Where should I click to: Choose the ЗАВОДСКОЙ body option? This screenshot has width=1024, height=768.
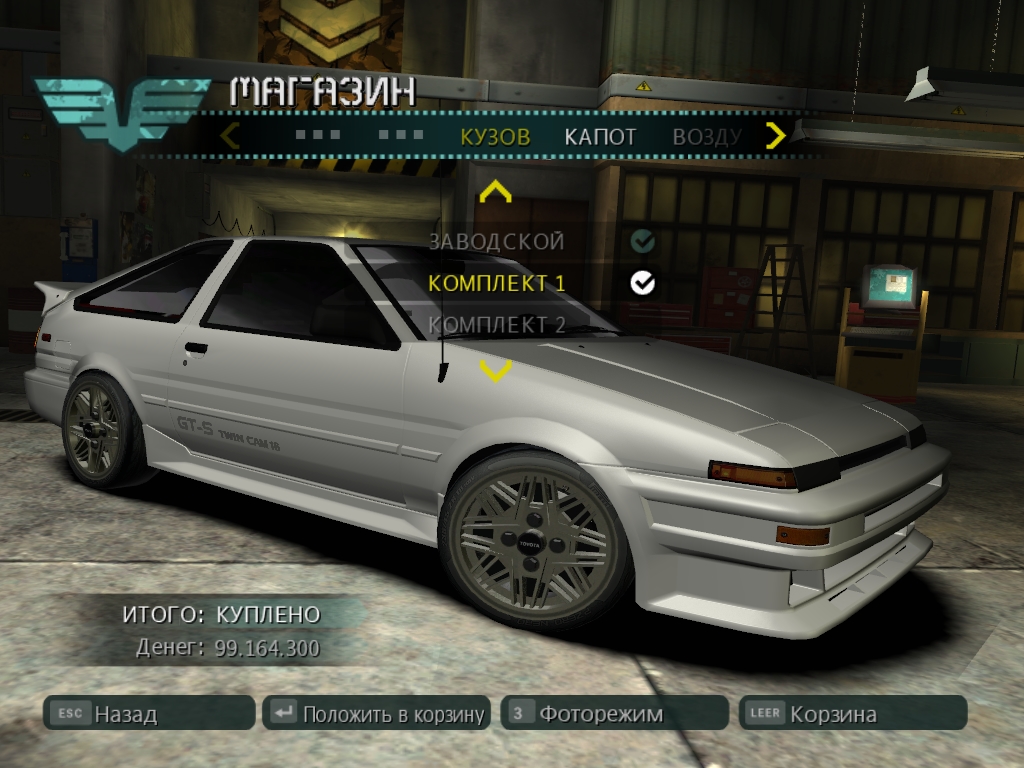496,241
